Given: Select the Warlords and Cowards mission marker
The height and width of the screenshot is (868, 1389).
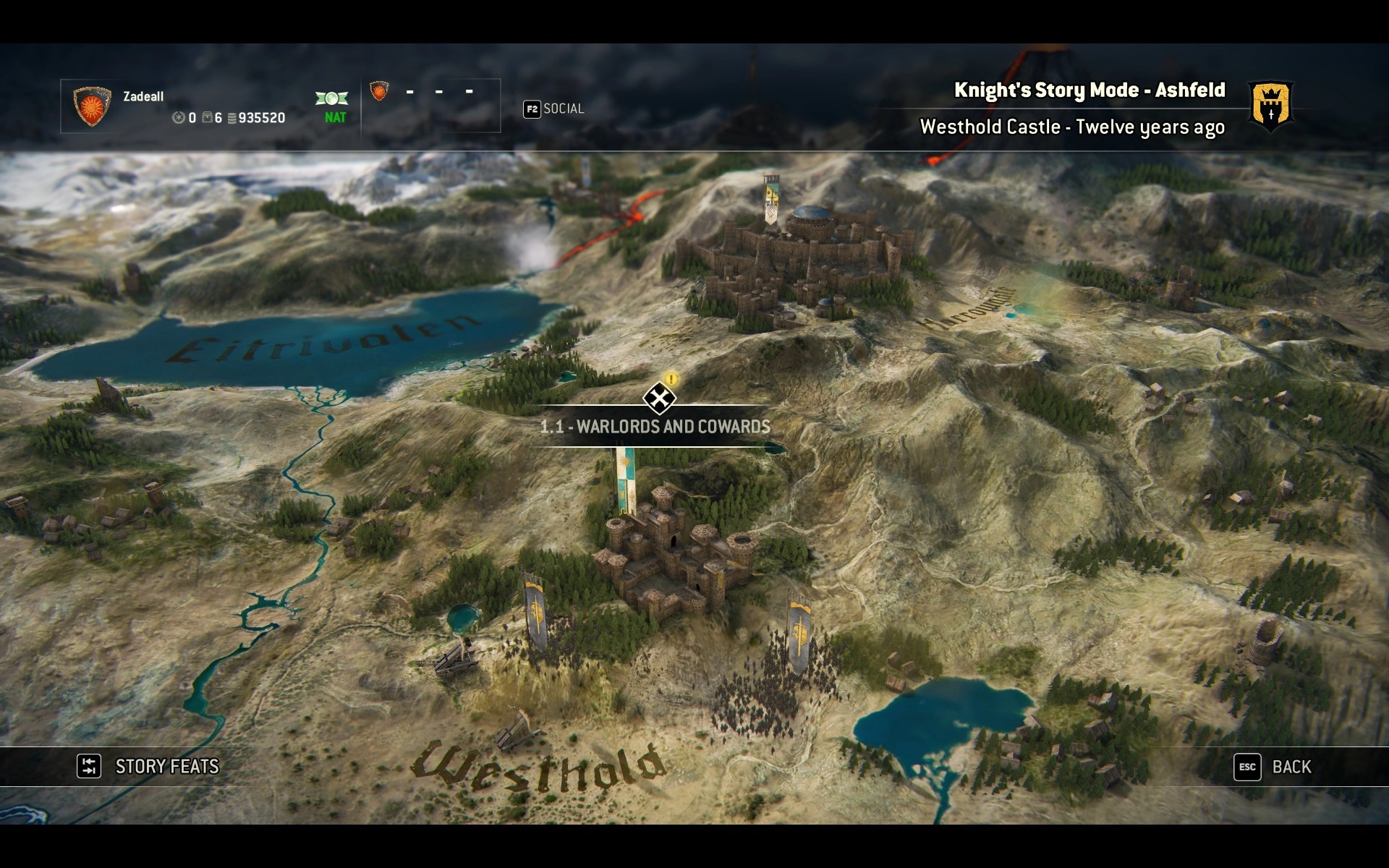Looking at the screenshot, I should 659,398.
